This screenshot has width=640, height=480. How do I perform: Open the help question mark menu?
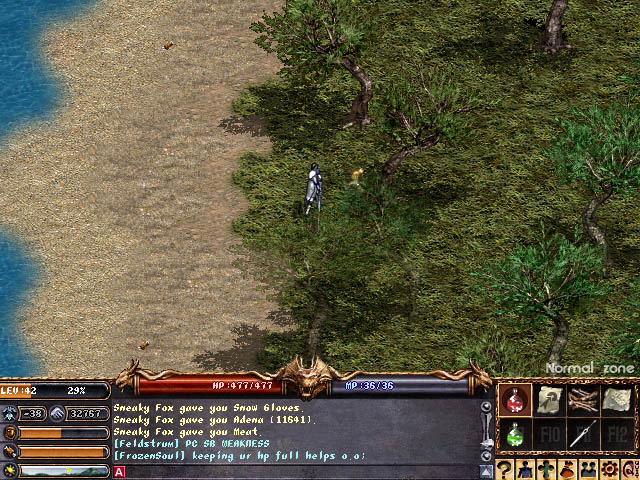pyautogui.click(x=506, y=469)
